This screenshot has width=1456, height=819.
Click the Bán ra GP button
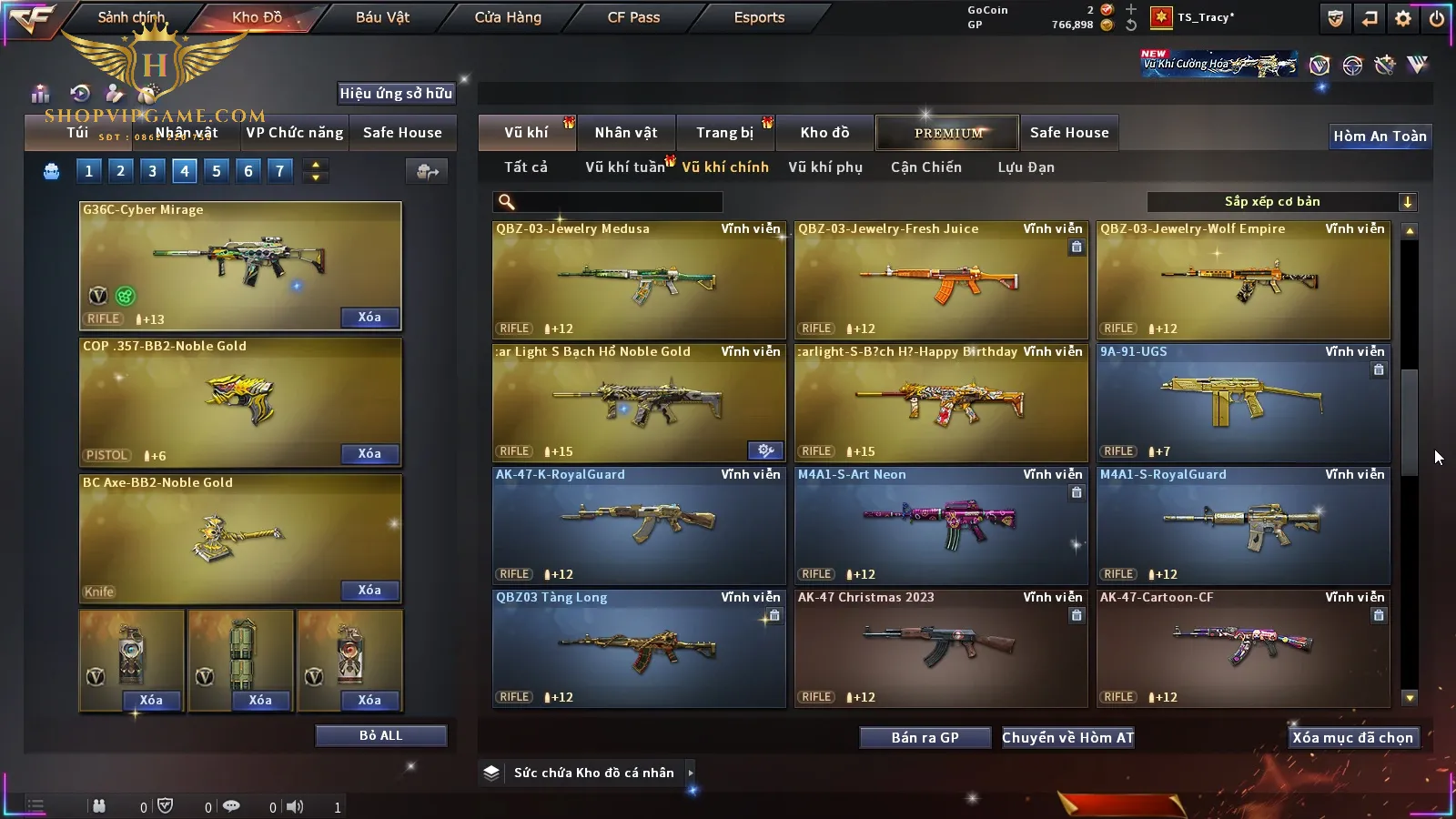coord(925,738)
